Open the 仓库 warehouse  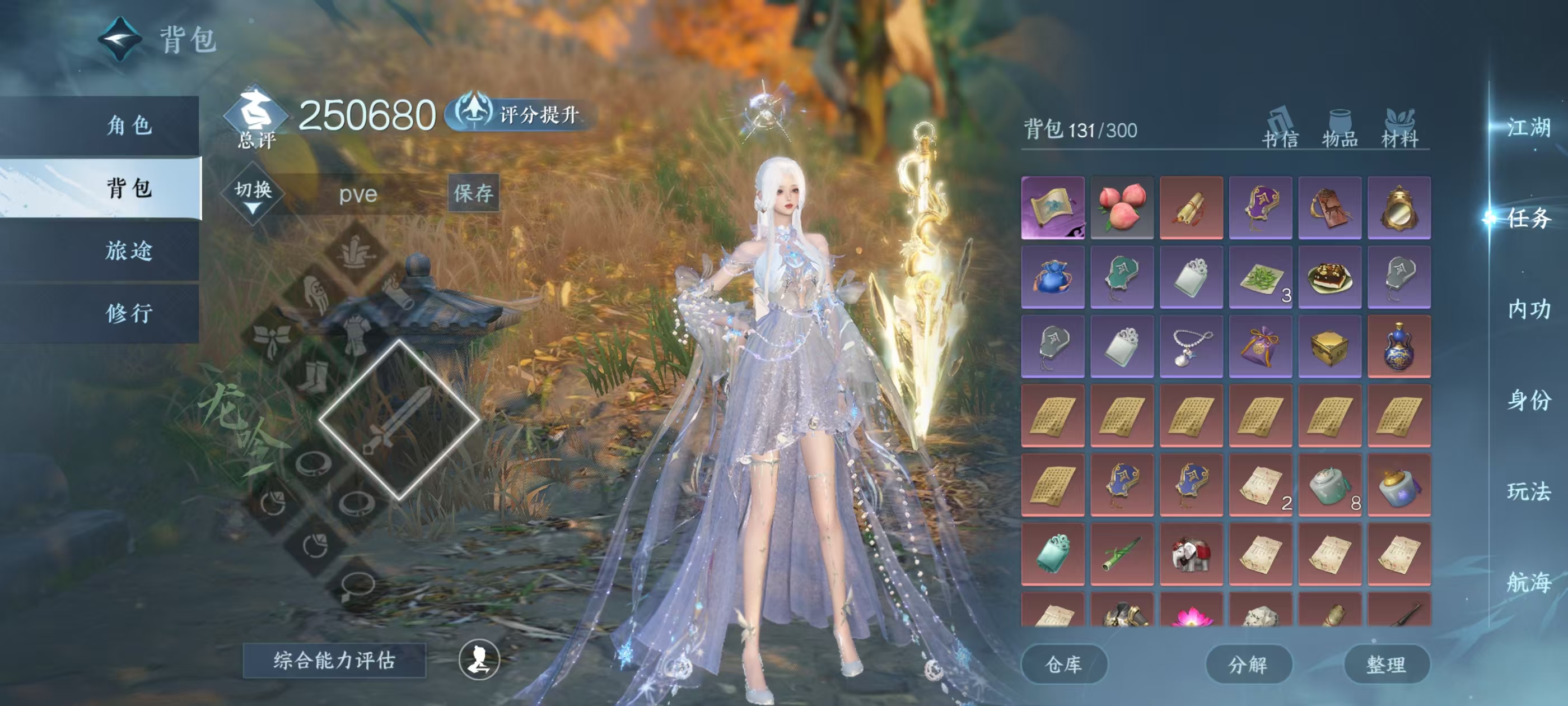pyautogui.click(x=1063, y=664)
